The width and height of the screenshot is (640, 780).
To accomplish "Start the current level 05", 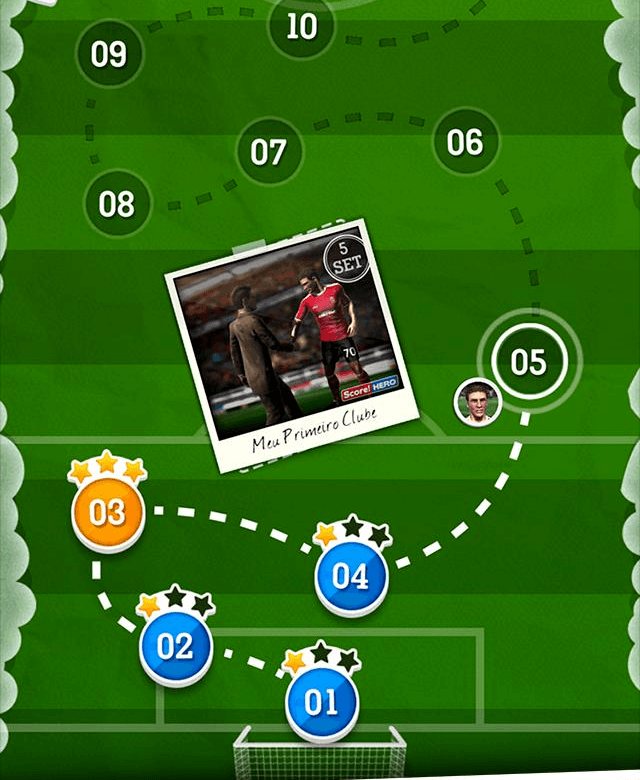I will [528, 361].
